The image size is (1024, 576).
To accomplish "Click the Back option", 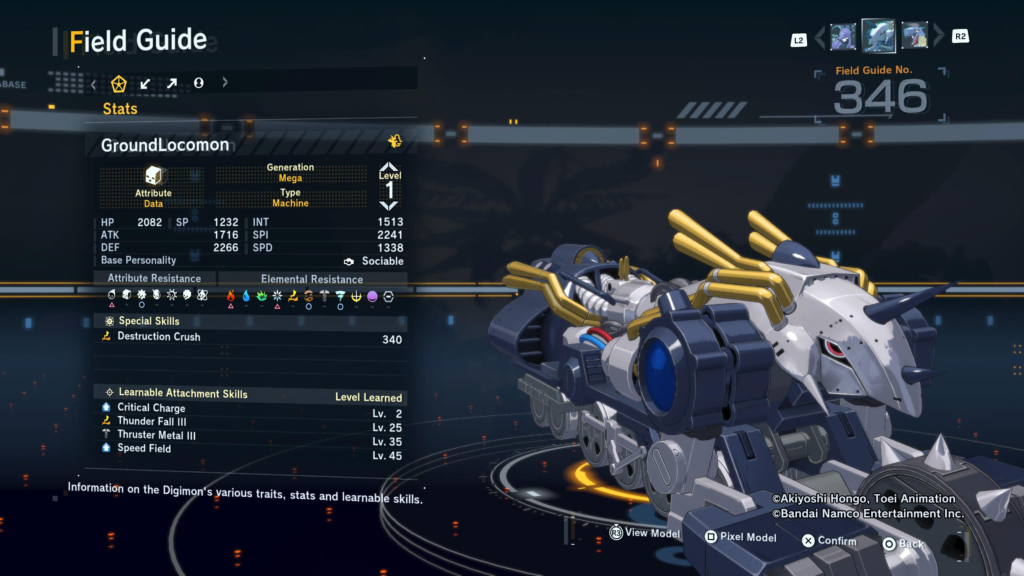I will tap(903, 544).
